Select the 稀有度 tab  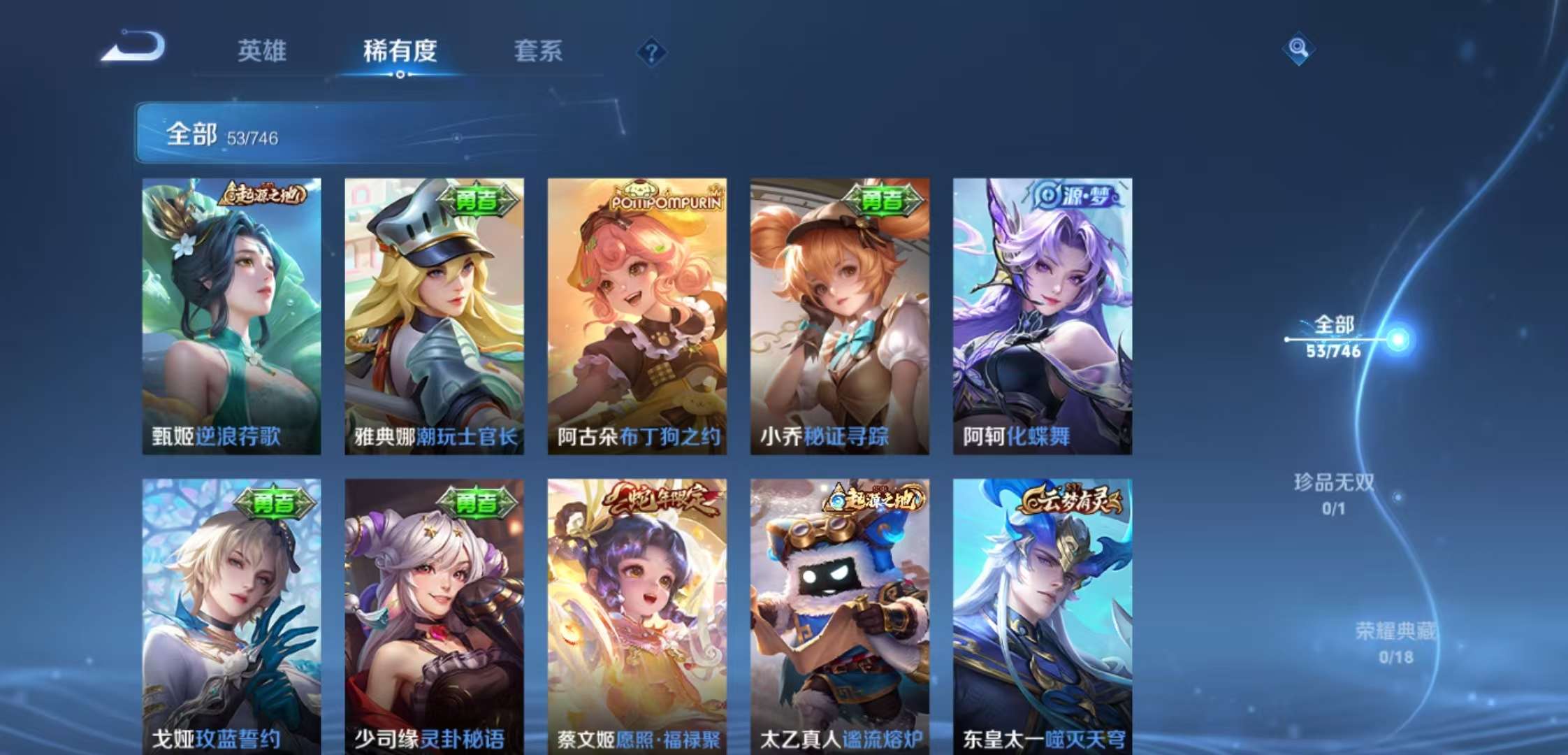(400, 52)
